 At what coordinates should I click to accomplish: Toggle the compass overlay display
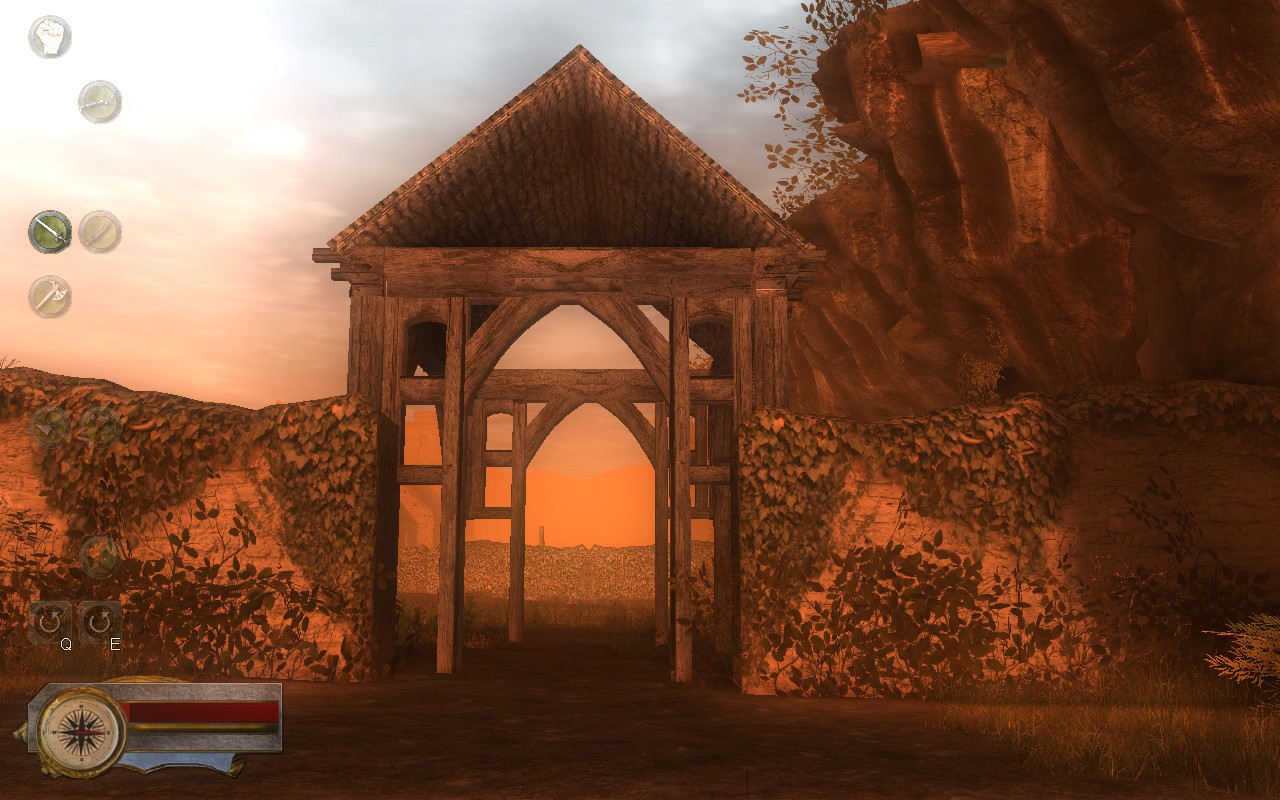(x=83, y=731)
